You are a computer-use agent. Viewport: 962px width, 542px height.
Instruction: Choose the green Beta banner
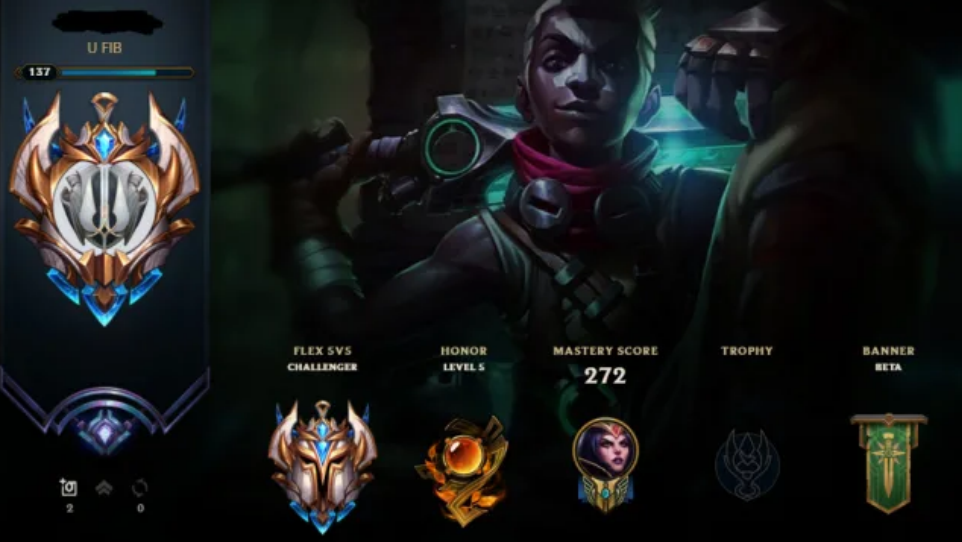(888, 462)
